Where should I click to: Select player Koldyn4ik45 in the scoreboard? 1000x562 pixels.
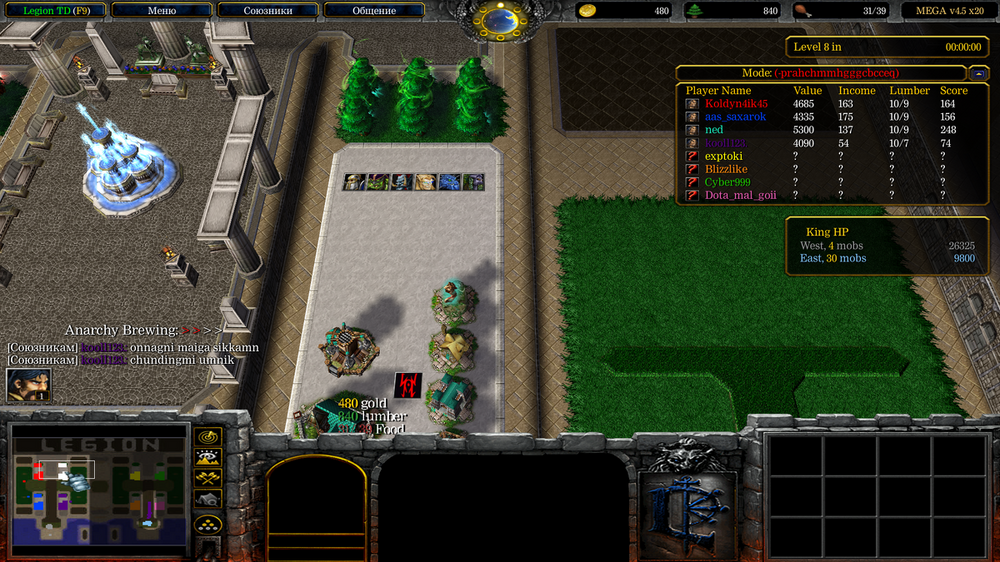736,103
